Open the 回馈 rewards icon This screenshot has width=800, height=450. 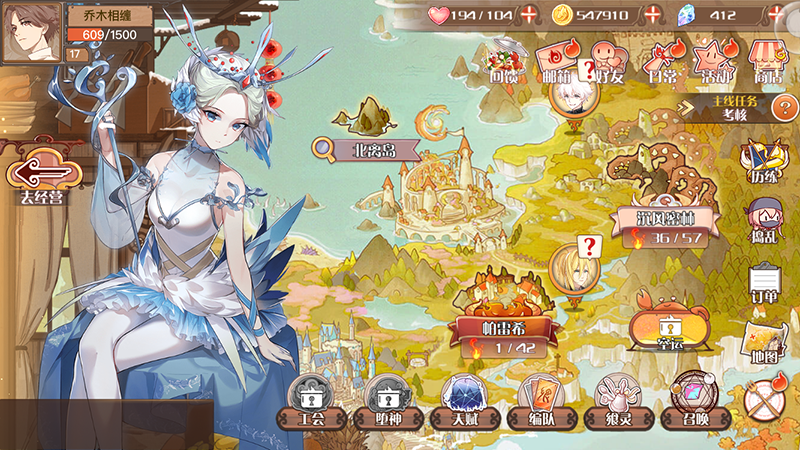(504, 60)
